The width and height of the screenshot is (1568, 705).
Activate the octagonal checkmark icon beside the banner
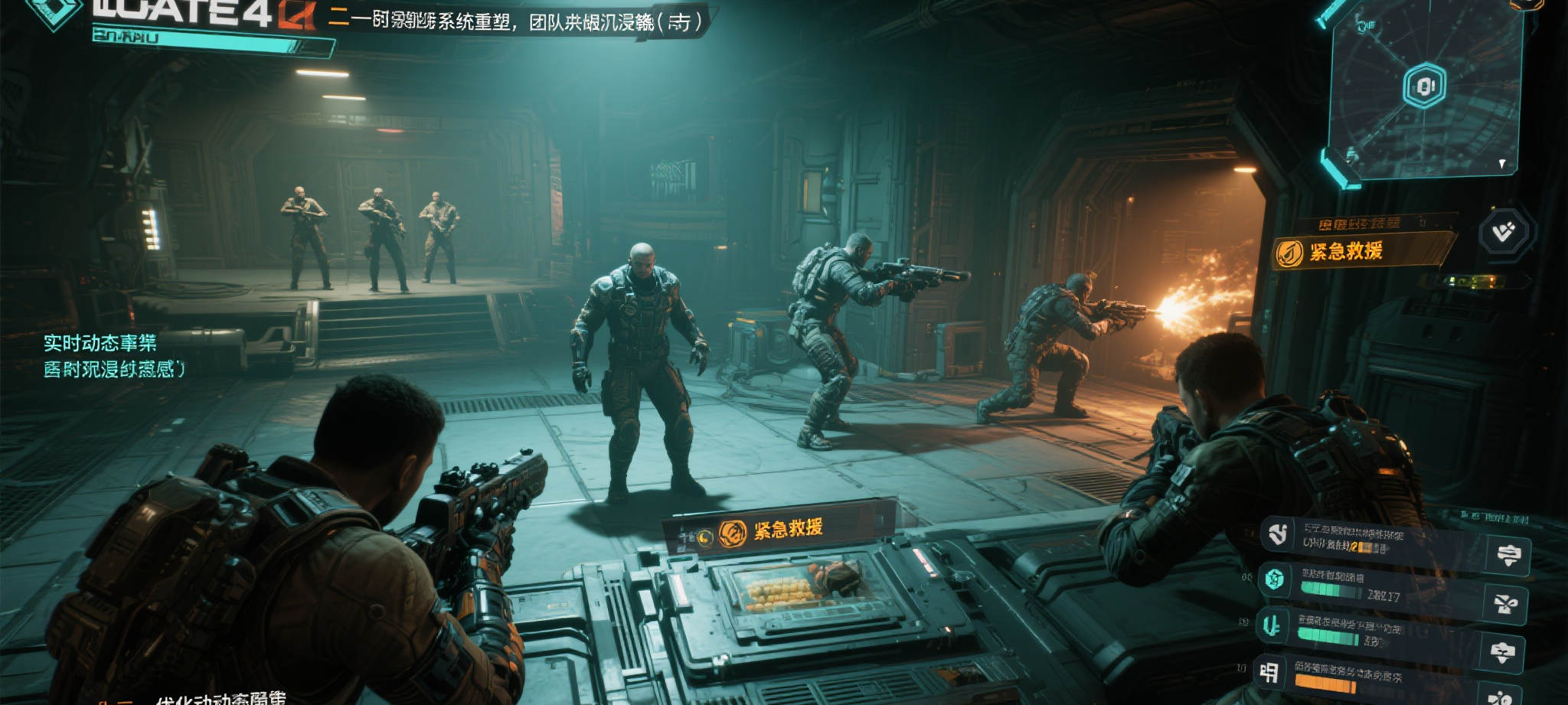1504,231
